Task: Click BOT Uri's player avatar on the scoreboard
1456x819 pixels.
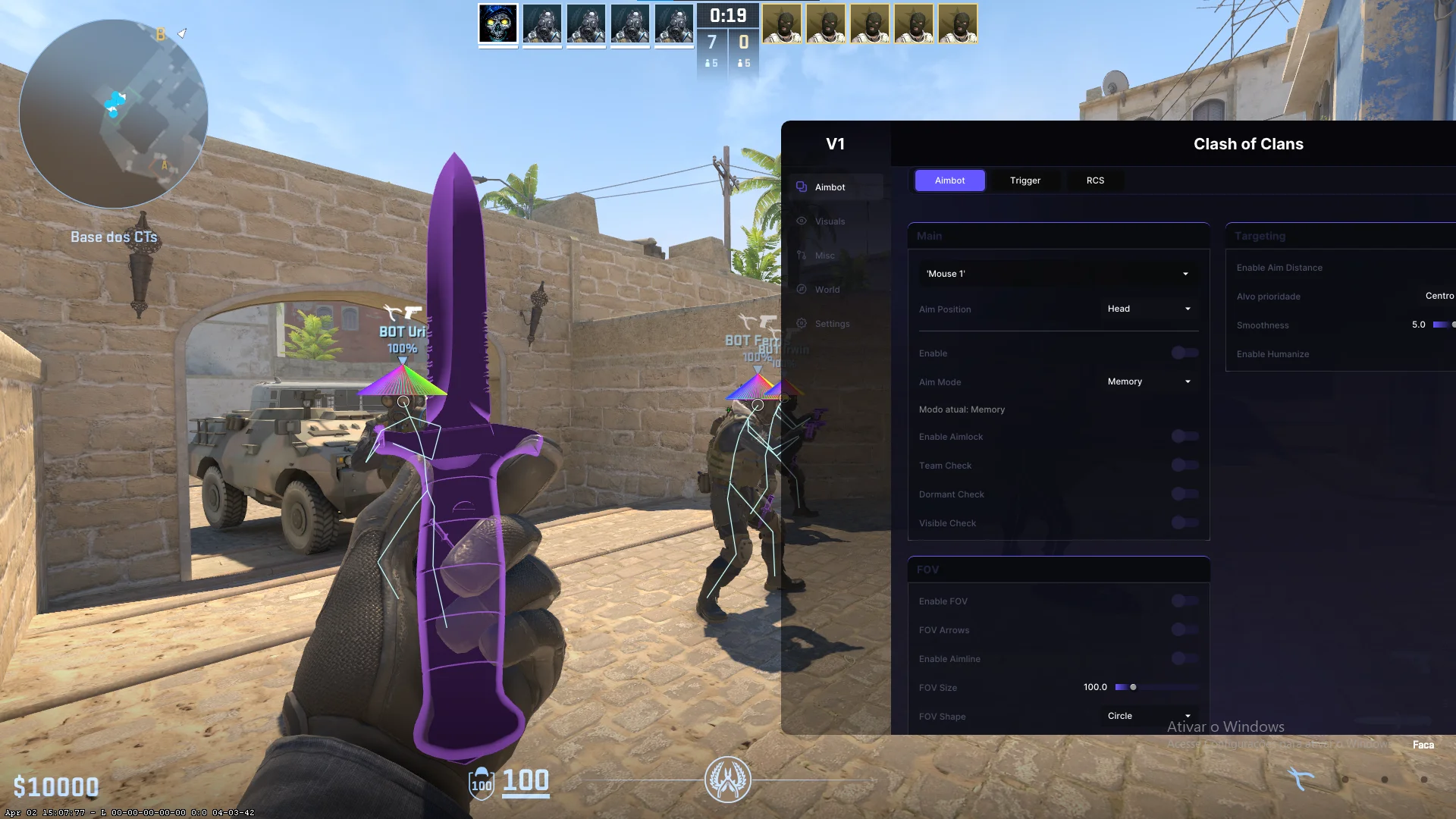Action: (542, 24)
